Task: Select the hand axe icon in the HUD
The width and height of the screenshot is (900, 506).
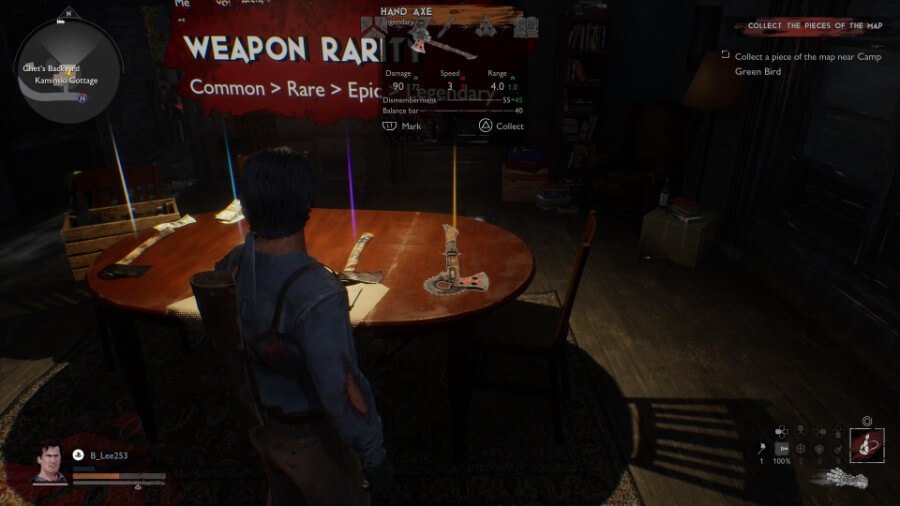Action: 760,448
